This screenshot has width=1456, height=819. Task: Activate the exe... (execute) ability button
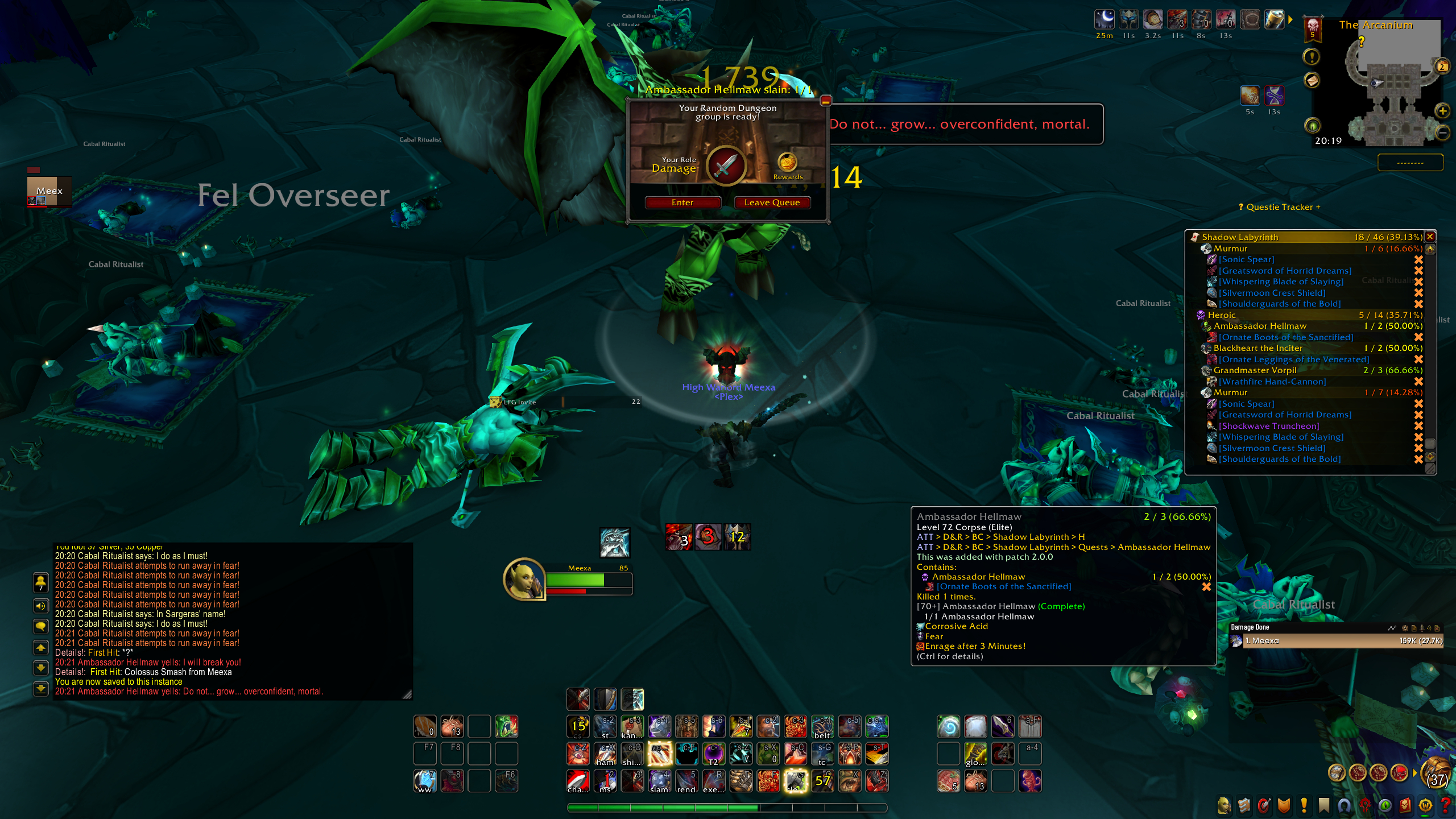click(714, 781)
